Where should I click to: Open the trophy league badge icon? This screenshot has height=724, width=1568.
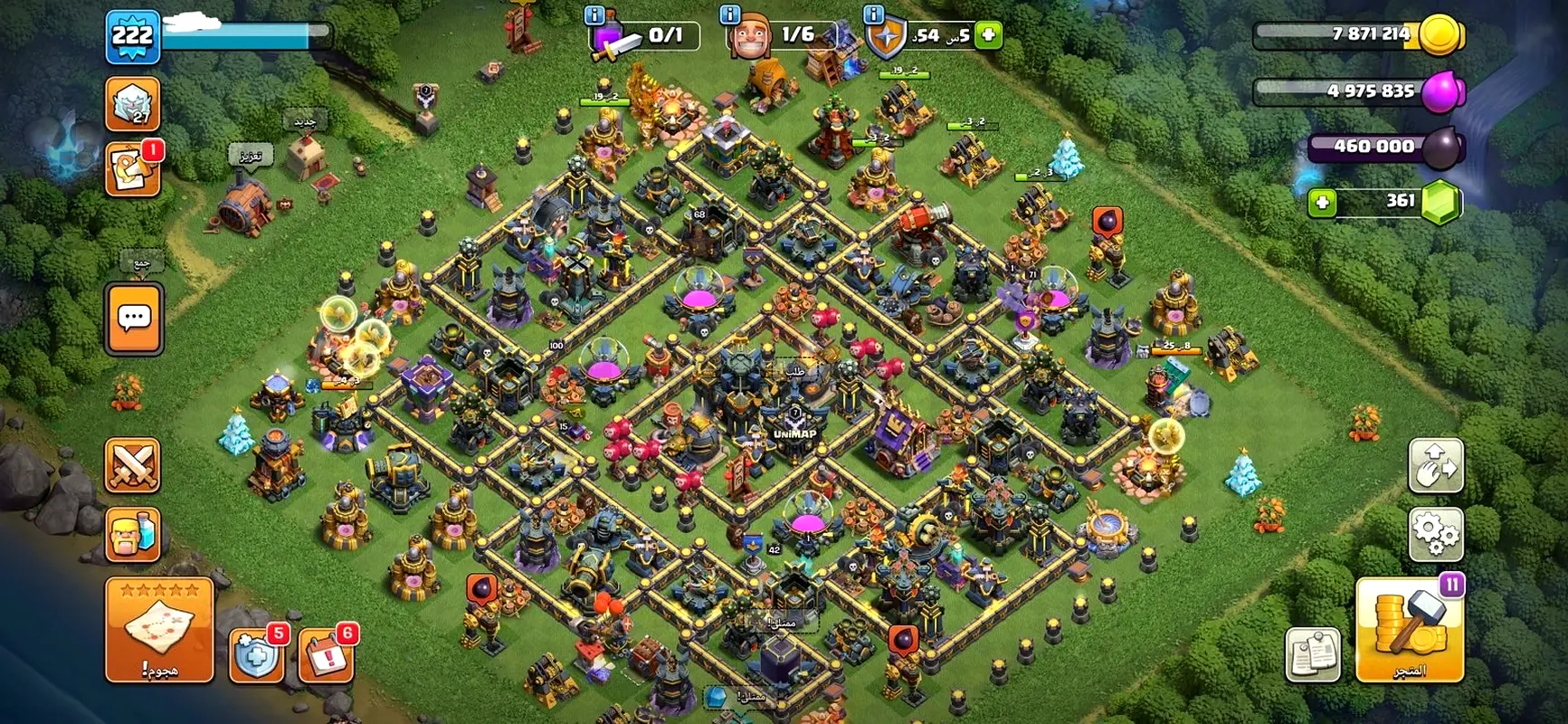[132, 103]
